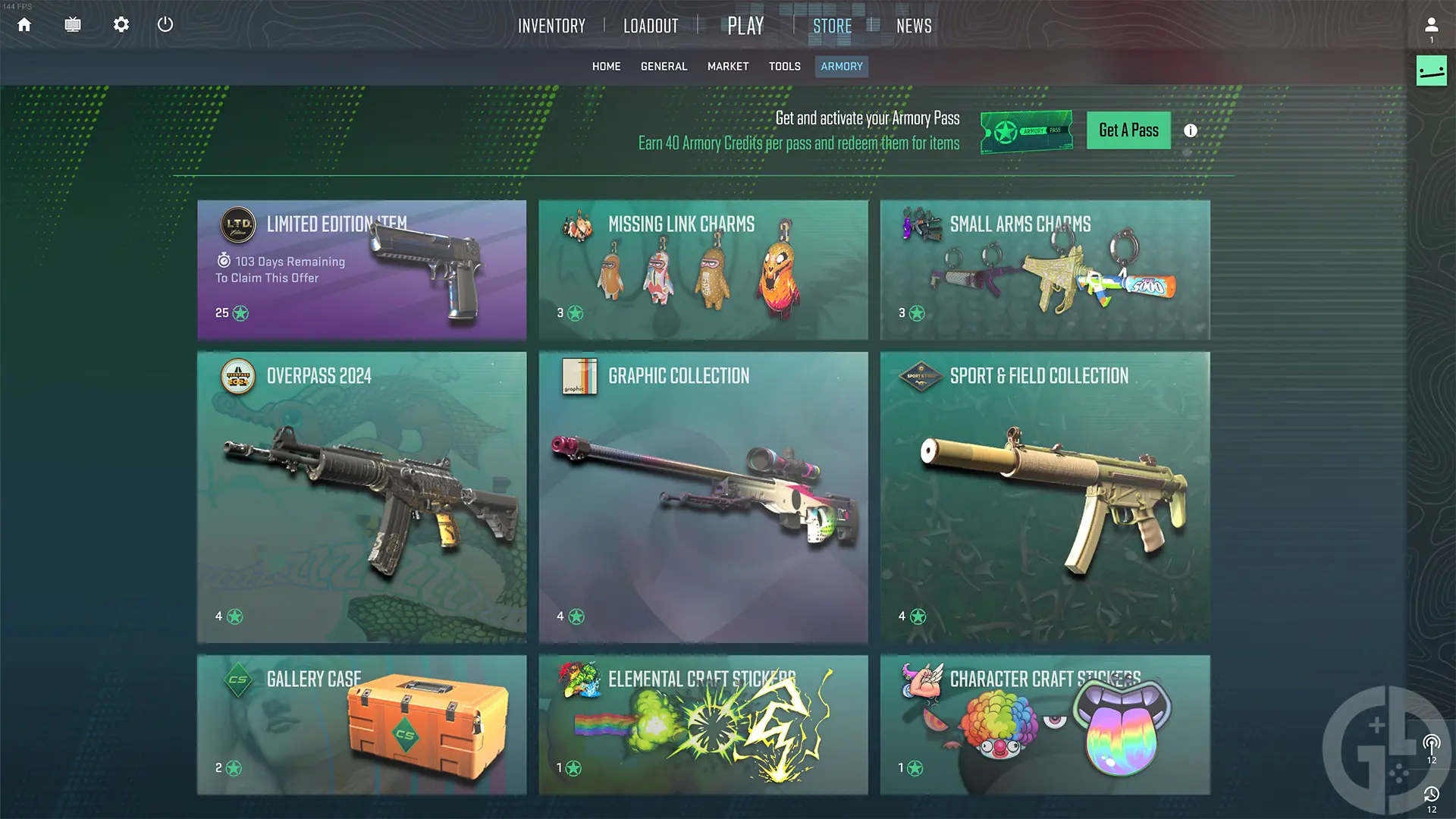Open Settings using the gear icon
Screen dimensions: 1456x819
pos(121,24)
